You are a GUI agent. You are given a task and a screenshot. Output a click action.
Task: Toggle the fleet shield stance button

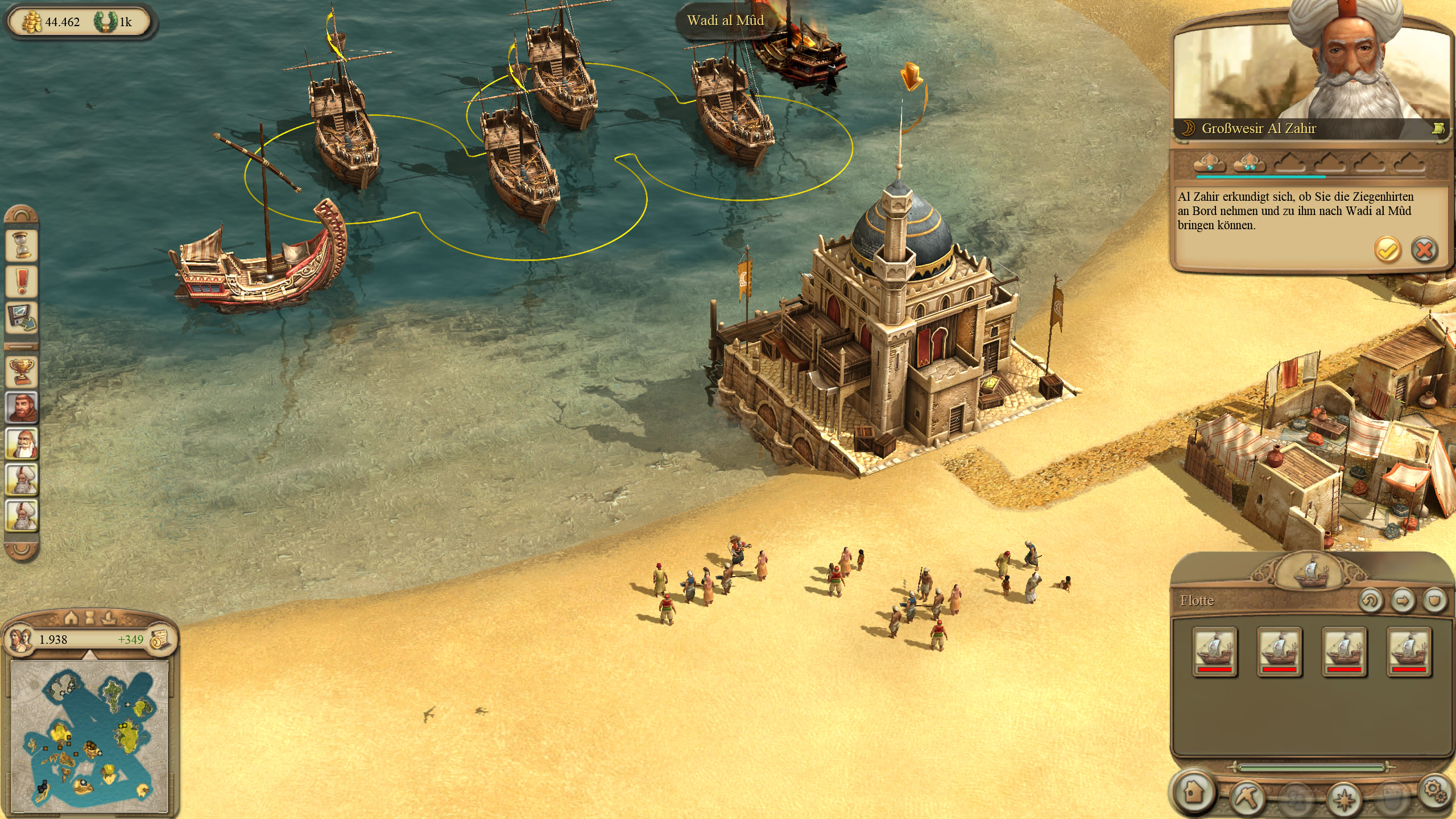(x=1434, y=601)
